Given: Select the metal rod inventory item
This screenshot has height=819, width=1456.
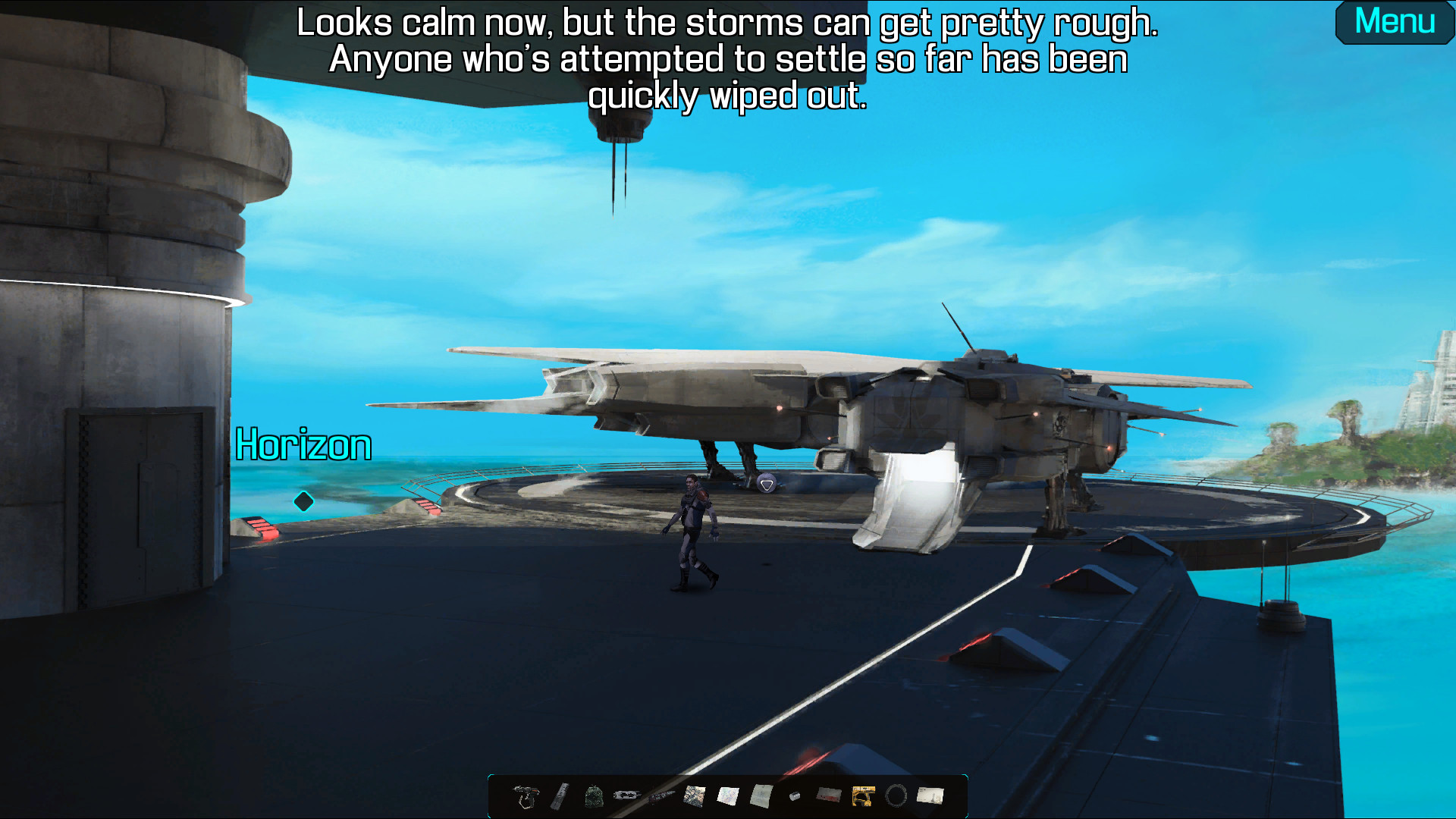Looking at the screenshot, I should tap(558, 795).
